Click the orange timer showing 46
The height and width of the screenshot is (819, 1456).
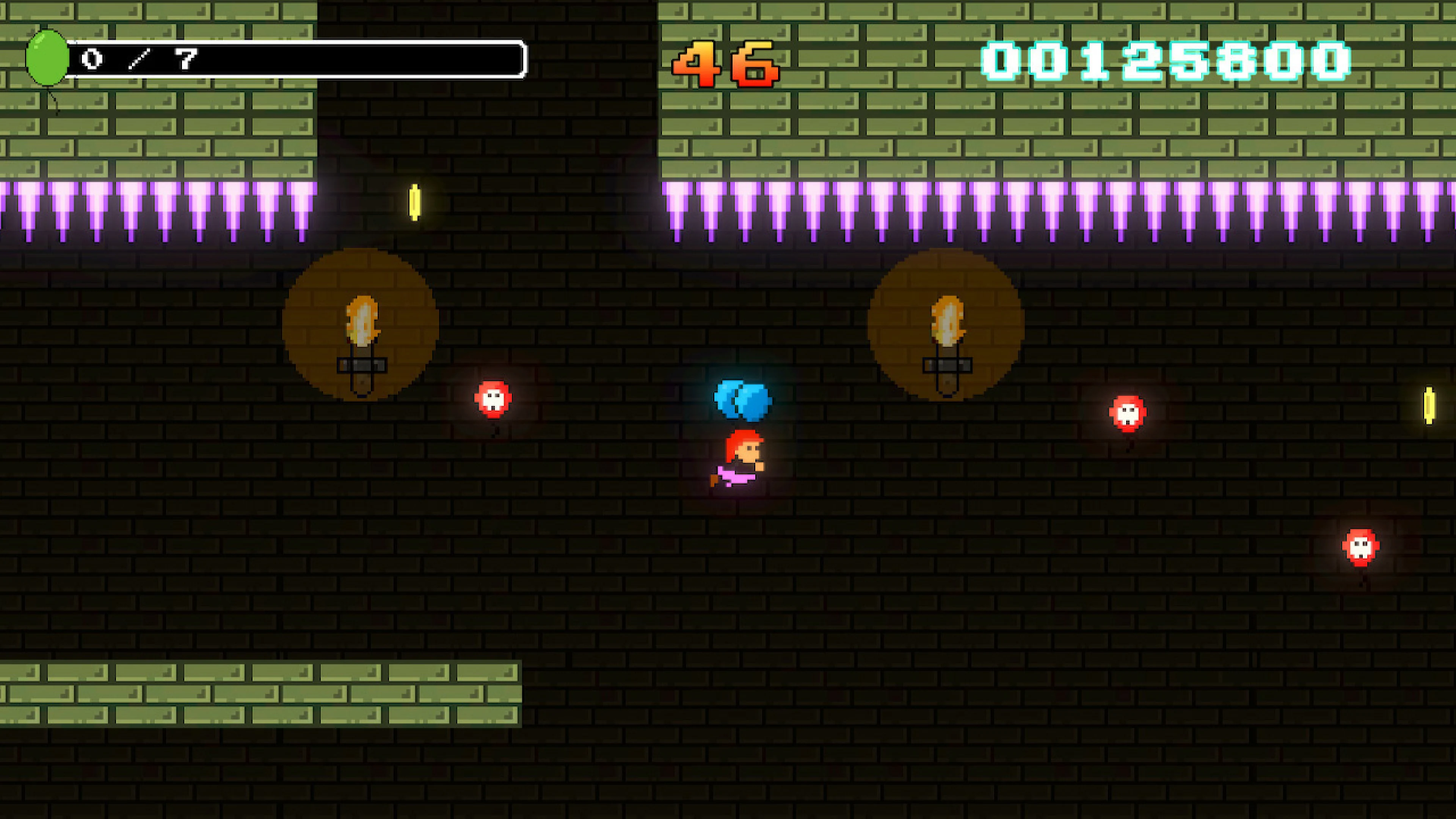click(728, 64)
